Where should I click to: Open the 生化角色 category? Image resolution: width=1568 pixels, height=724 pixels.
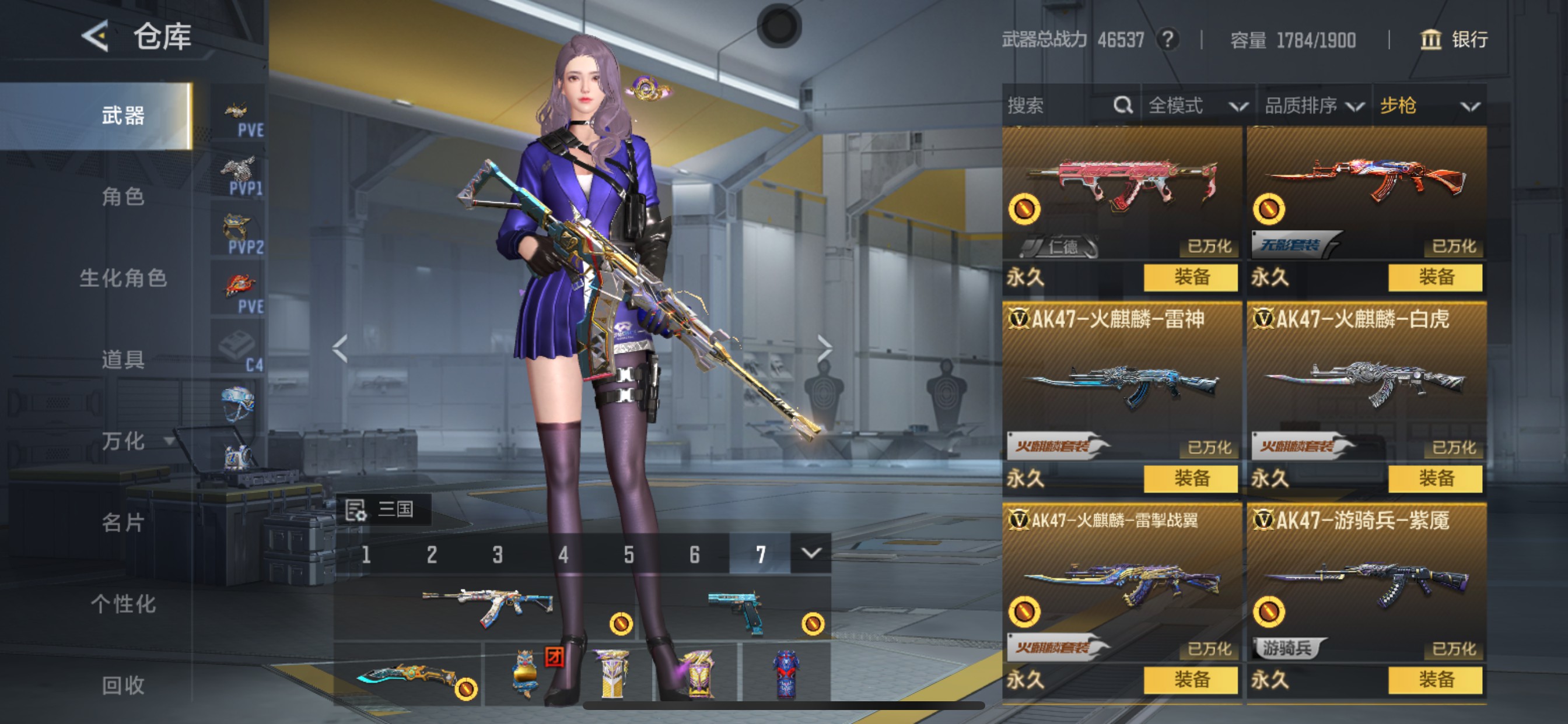tap(123, 278)
